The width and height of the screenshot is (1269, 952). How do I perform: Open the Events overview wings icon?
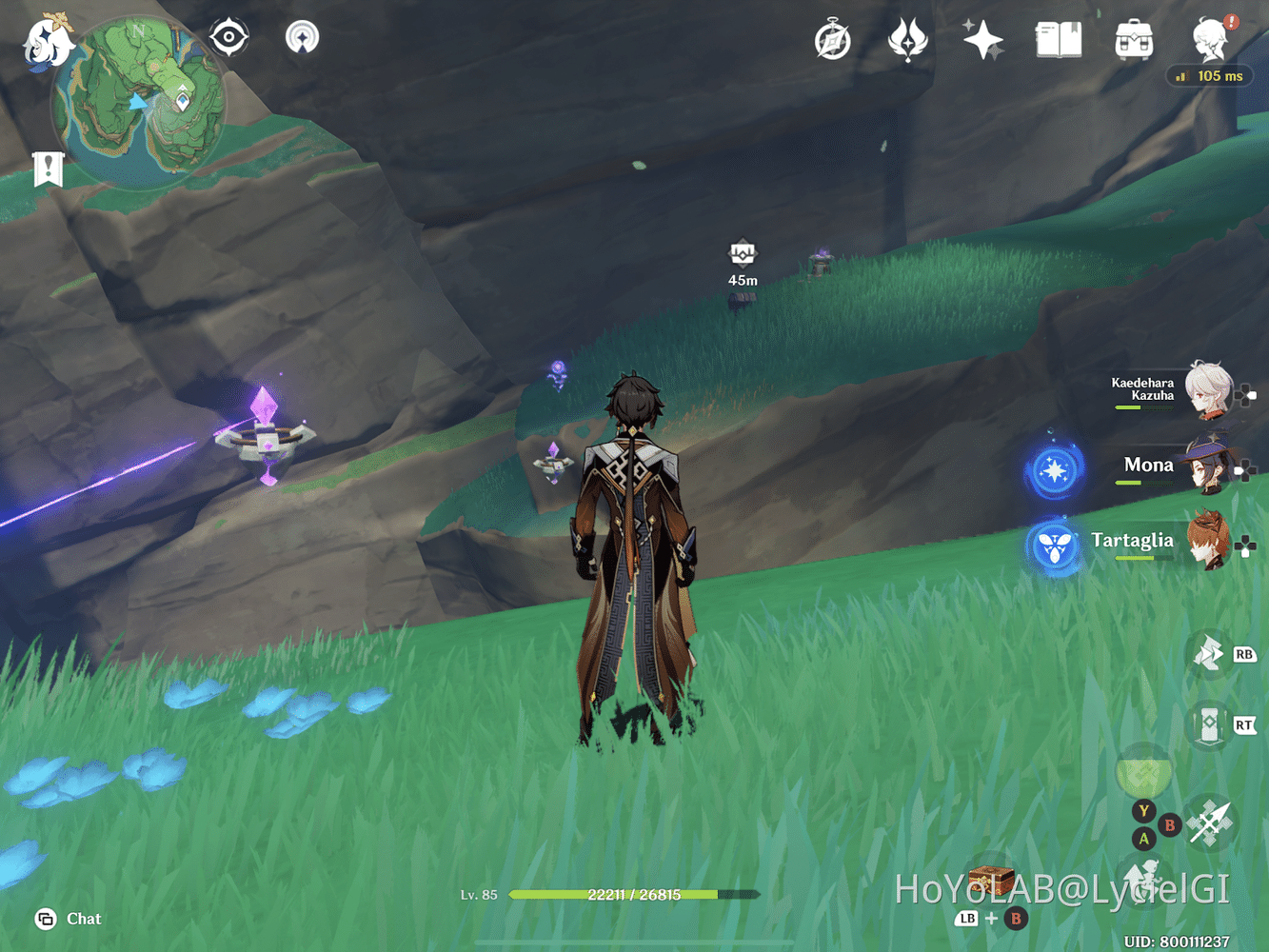pos(907,40)
